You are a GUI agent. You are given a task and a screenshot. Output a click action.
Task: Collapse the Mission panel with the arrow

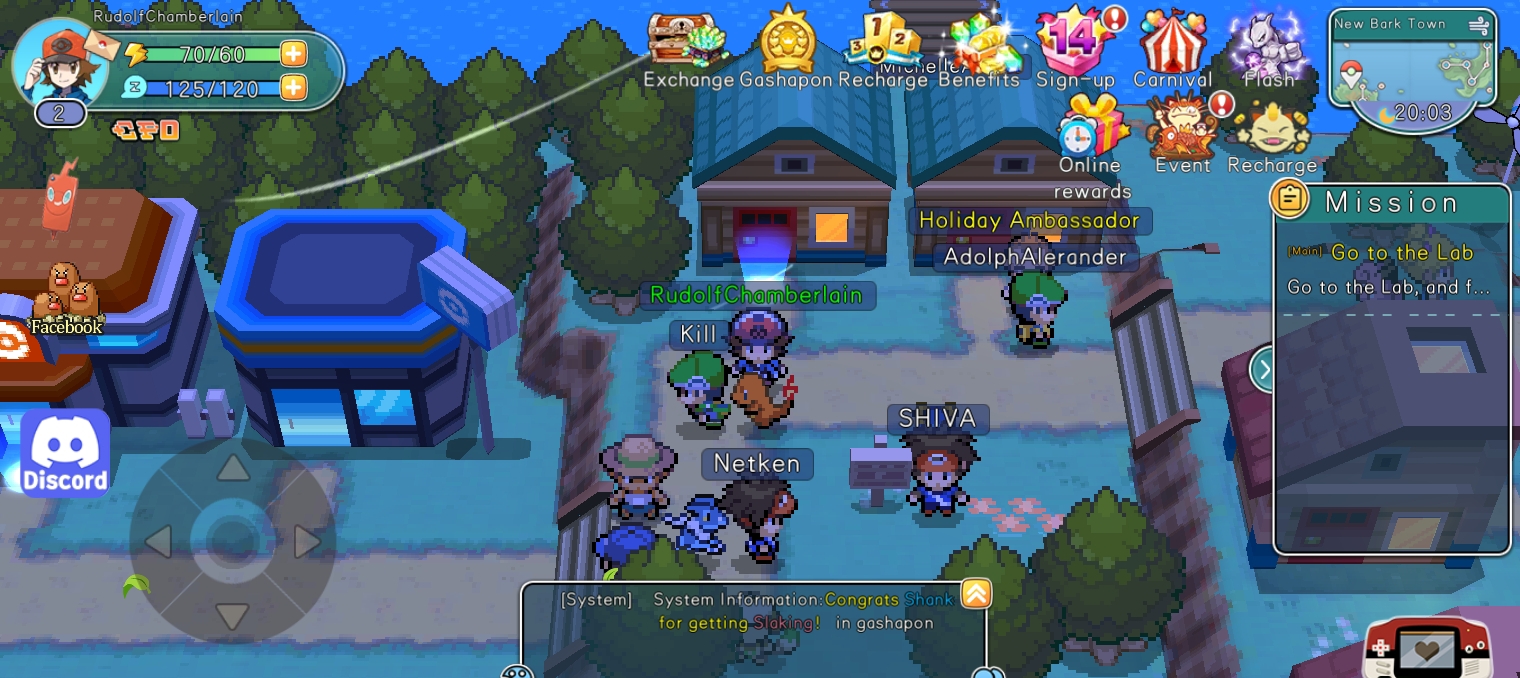1264,370
